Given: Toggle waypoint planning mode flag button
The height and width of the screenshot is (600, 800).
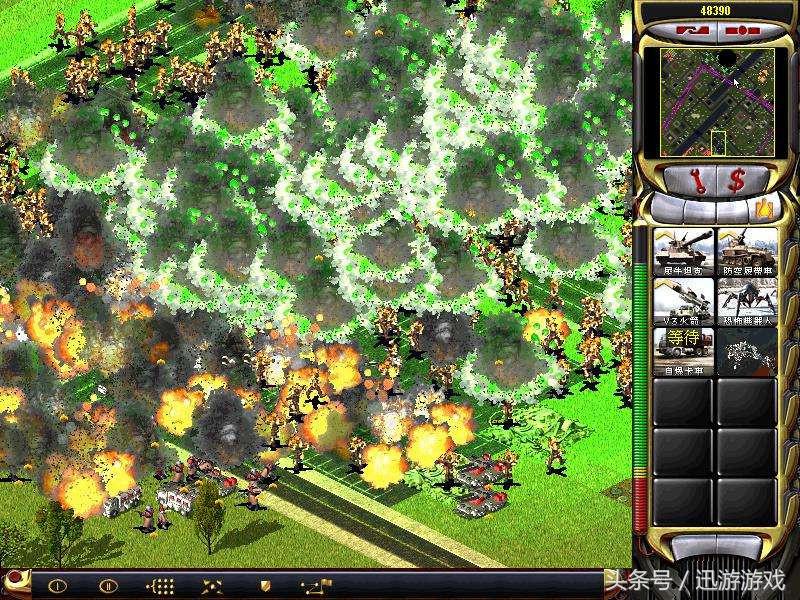Looking at the screenshot, I should coord(317,585).
